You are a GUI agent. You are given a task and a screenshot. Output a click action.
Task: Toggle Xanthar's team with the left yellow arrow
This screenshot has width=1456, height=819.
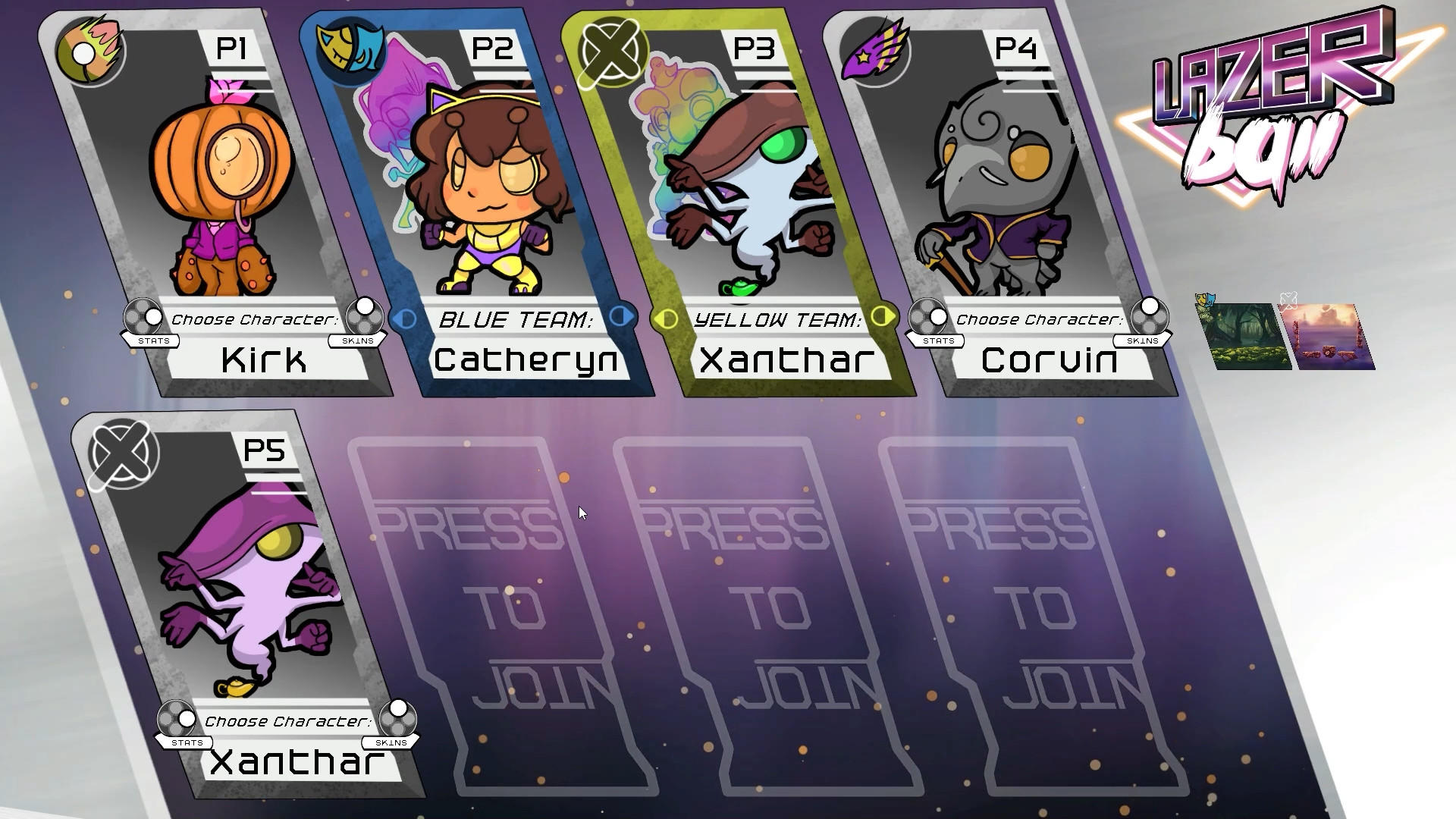666,319
